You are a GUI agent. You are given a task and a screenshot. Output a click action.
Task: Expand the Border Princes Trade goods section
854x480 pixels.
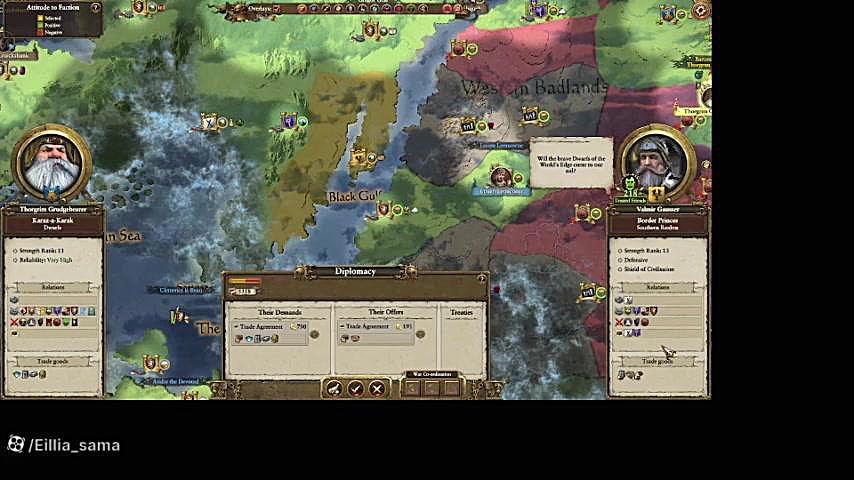pyautogui.click(x=657, y=361)
